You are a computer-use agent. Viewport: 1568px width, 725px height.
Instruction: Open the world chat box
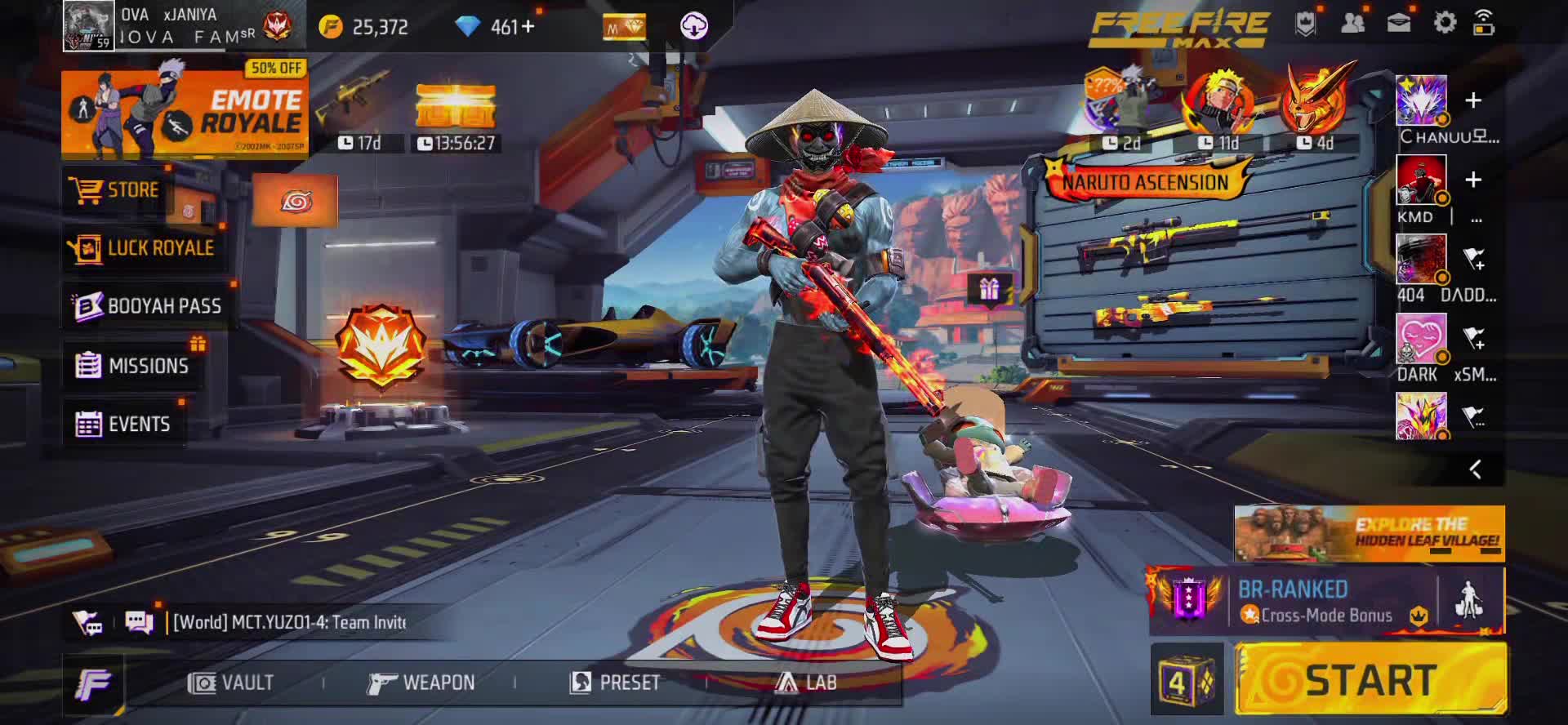point(290,622)
